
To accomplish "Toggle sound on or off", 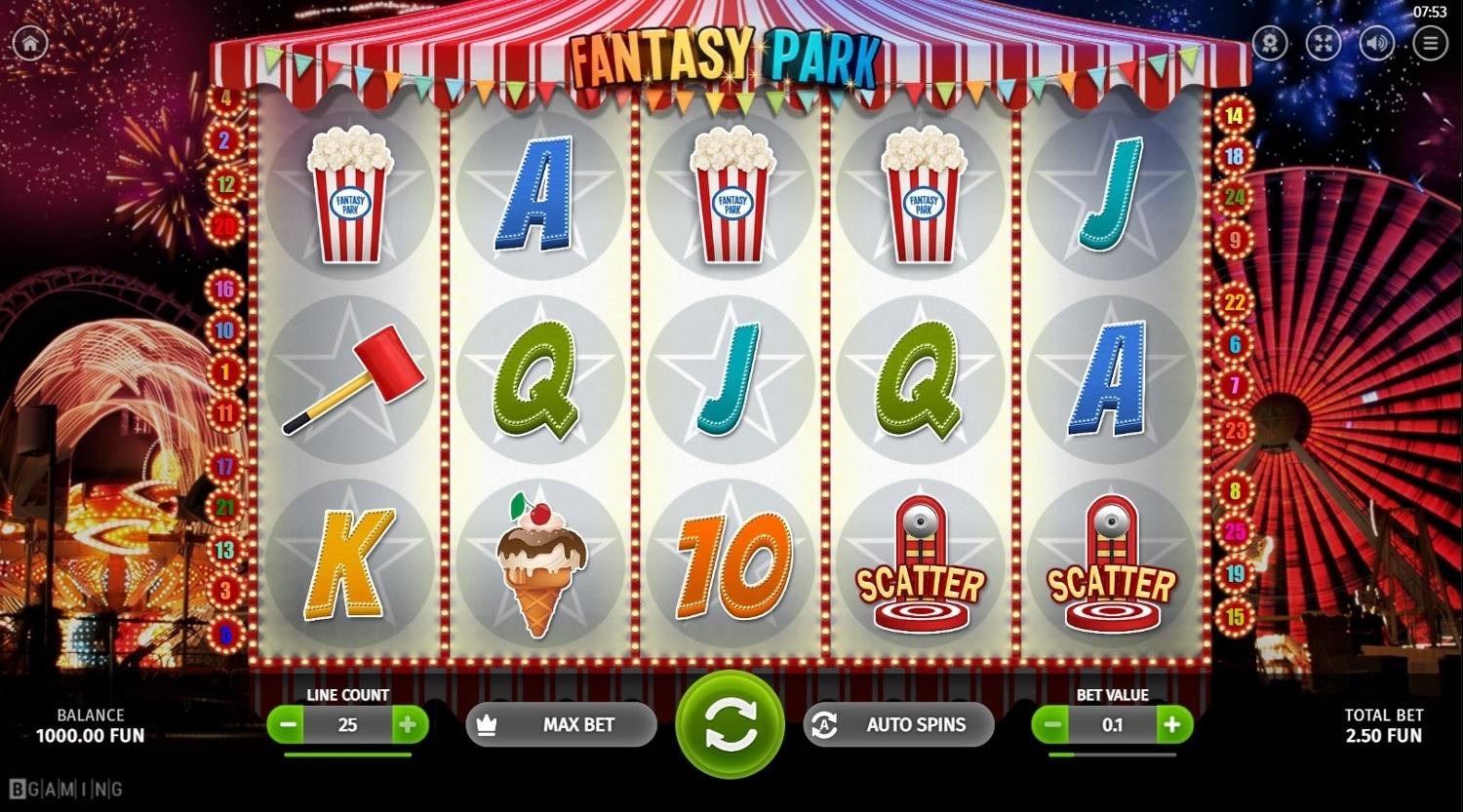I will click(1374, 43).
